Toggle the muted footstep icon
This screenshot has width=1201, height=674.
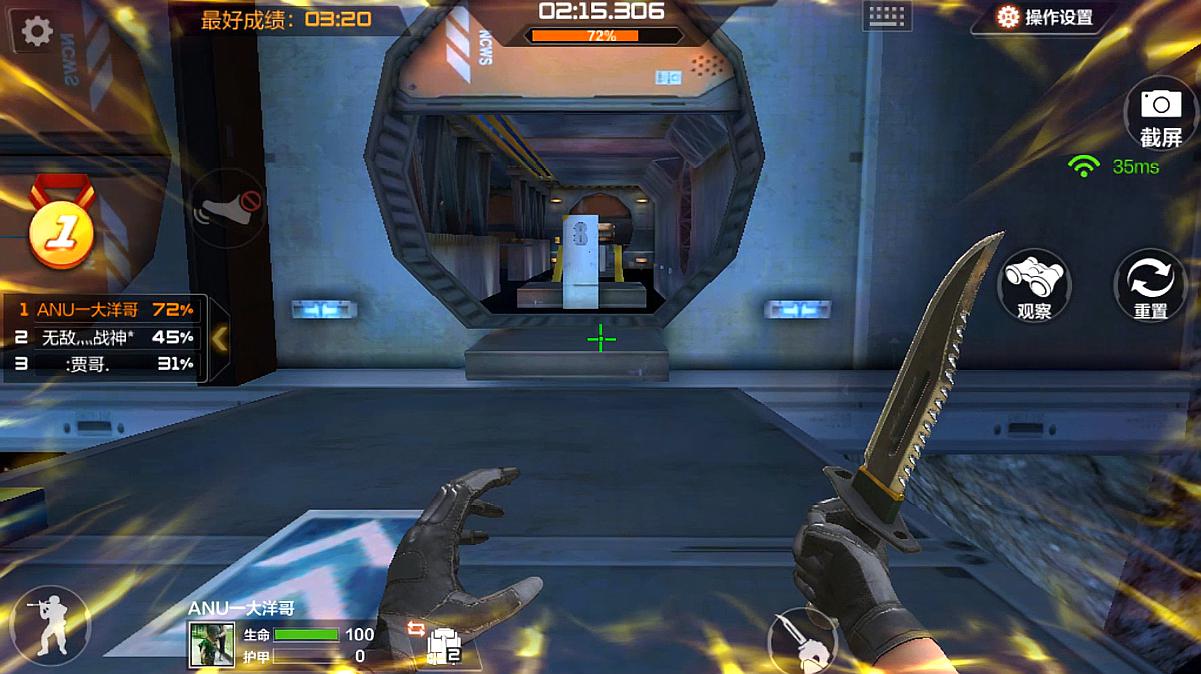(228, 208)
